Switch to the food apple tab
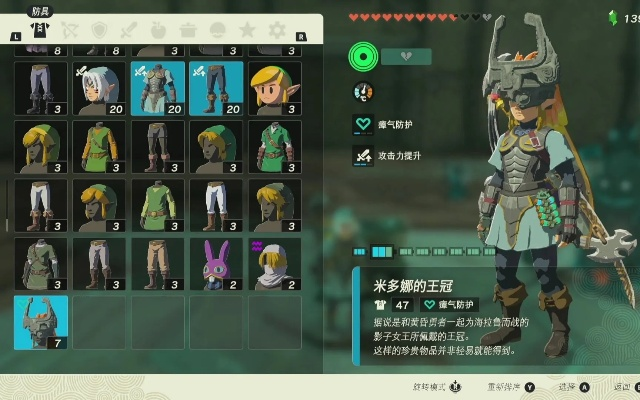The width and height of the screenshot is (640, 400). tap(158, 31)
